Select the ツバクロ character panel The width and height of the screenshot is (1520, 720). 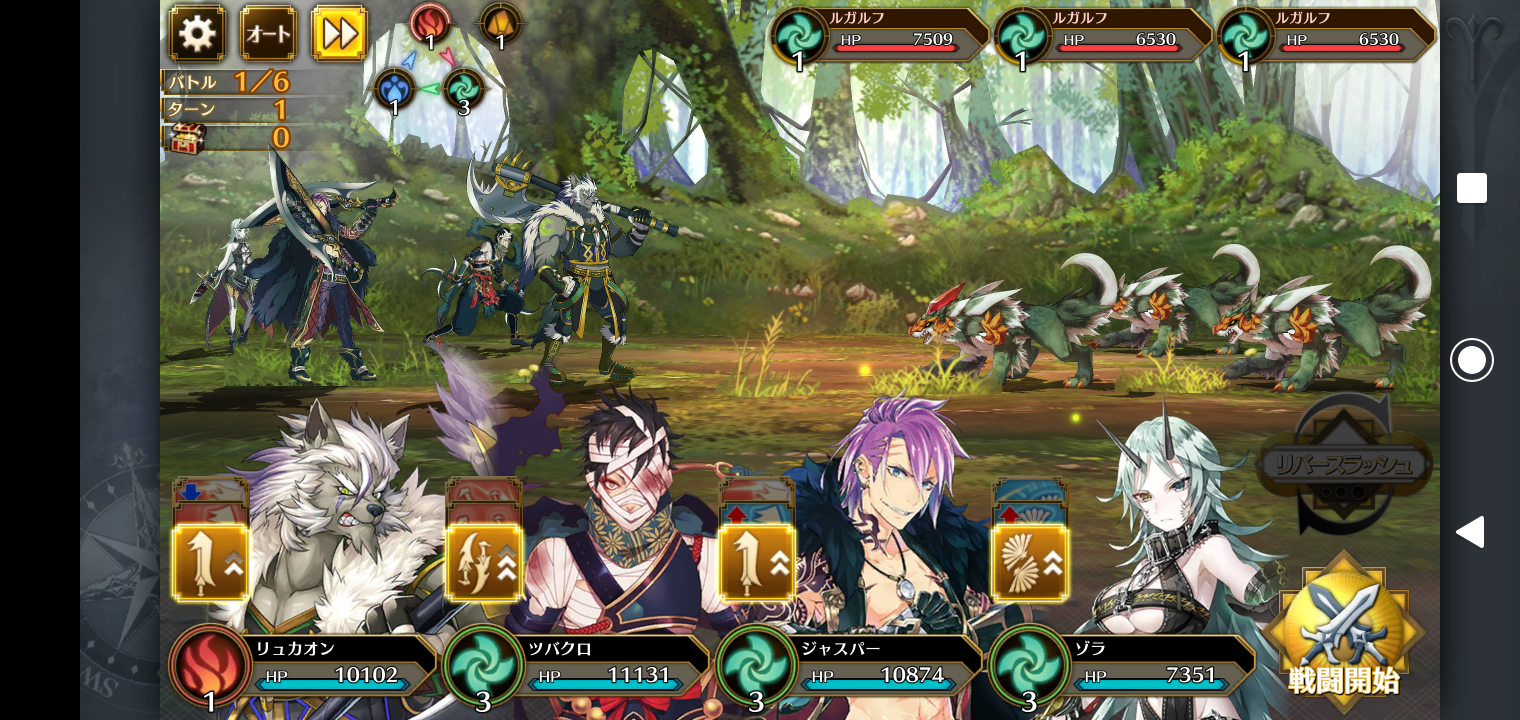(578, 665)
